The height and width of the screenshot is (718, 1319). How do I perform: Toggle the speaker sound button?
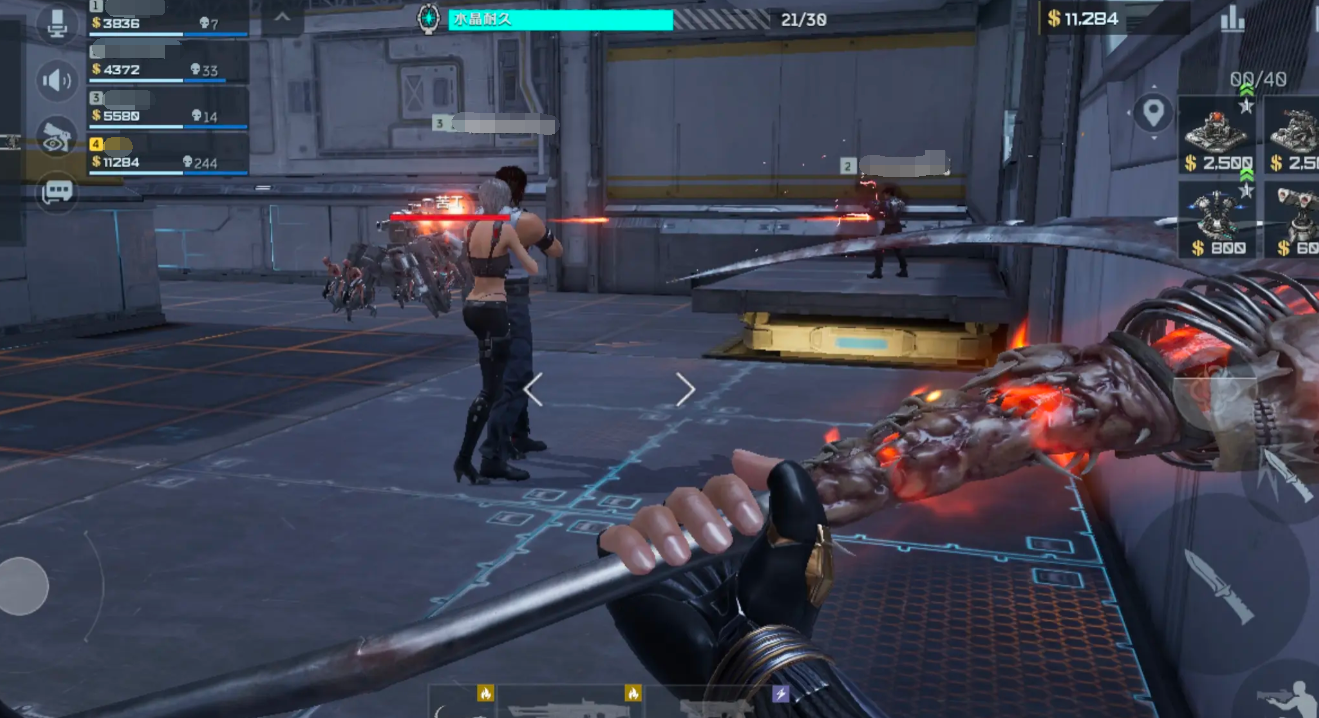pyautogui.click(x=58, y=81)
